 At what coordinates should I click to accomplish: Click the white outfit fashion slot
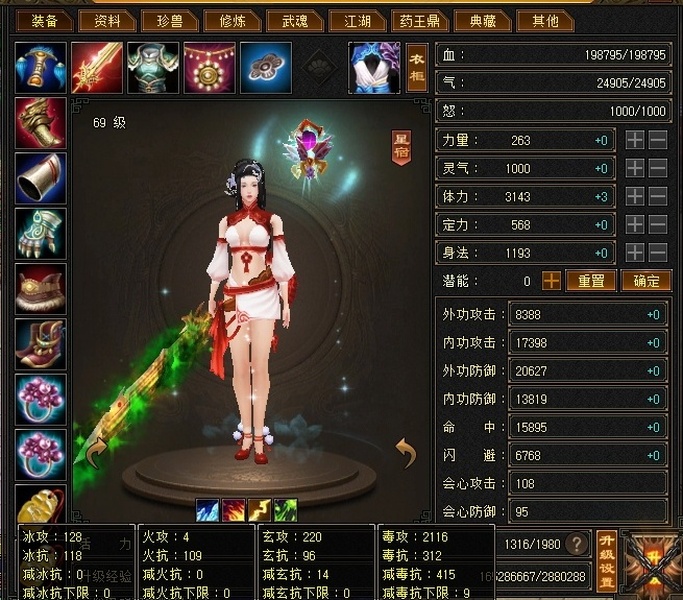point(373,67)
